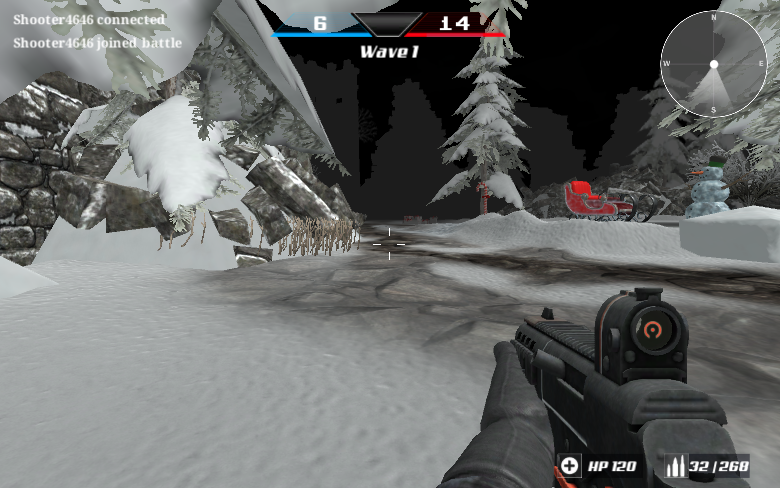This screenshot has height=488, width=780.
Task: Select the medical cross health icon
Action: pyautogui.click(x=569, y=465)
